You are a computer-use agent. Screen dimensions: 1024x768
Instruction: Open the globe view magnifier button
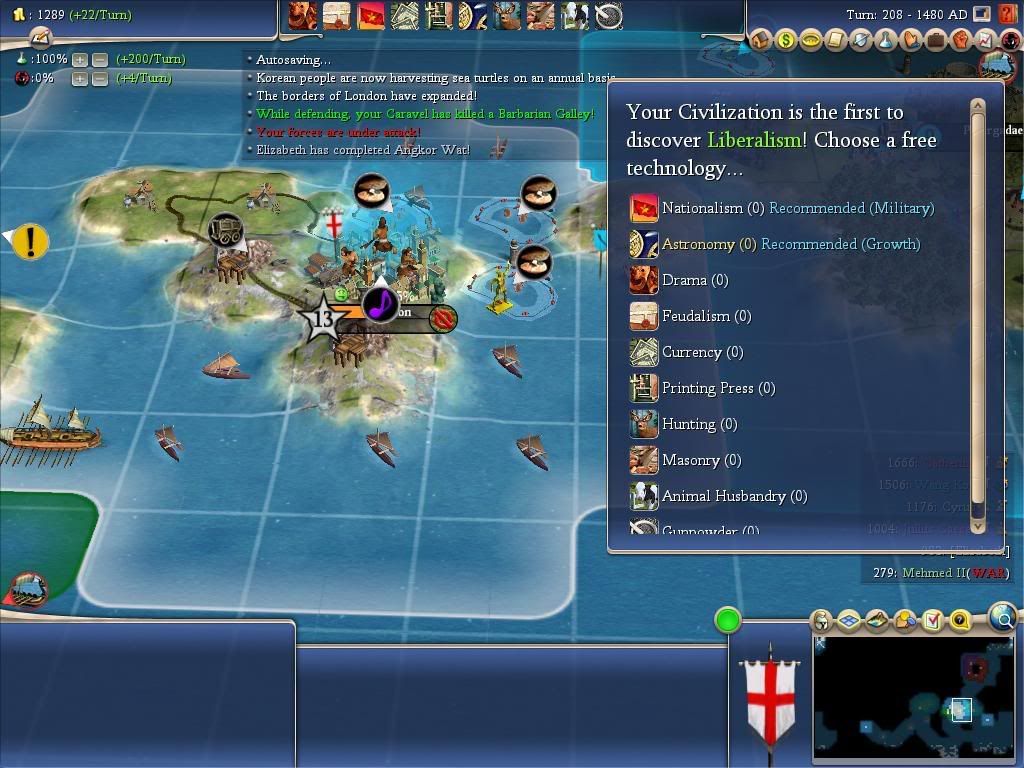[1003, 617]
